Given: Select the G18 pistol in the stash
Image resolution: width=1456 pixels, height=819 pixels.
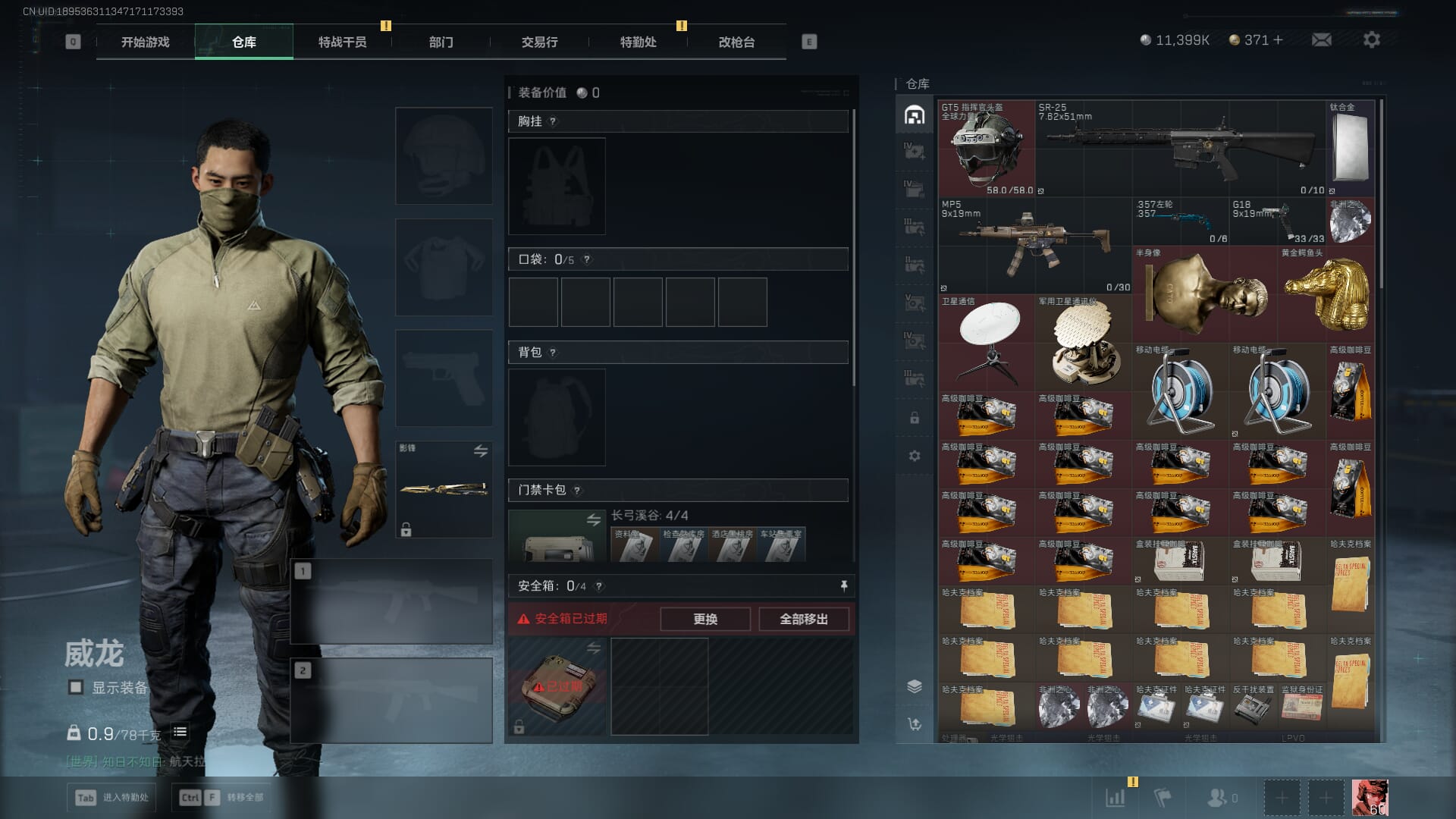Looking at the screenshot, I should (x=1277, y=221).
